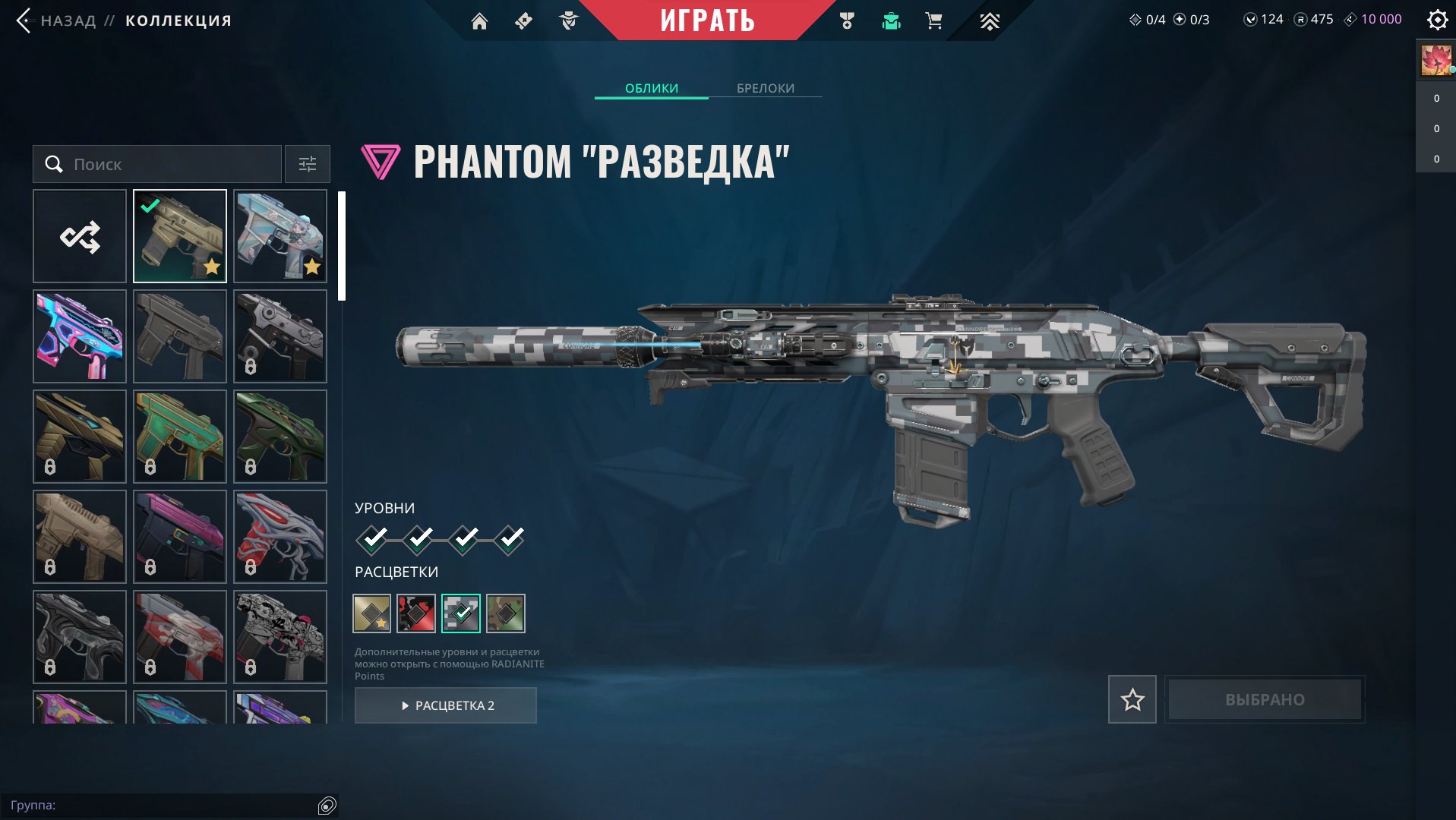Switch to the БРЕЛОКИ tab
Viewport: 1456px width, 820px height.
[764, 88]
